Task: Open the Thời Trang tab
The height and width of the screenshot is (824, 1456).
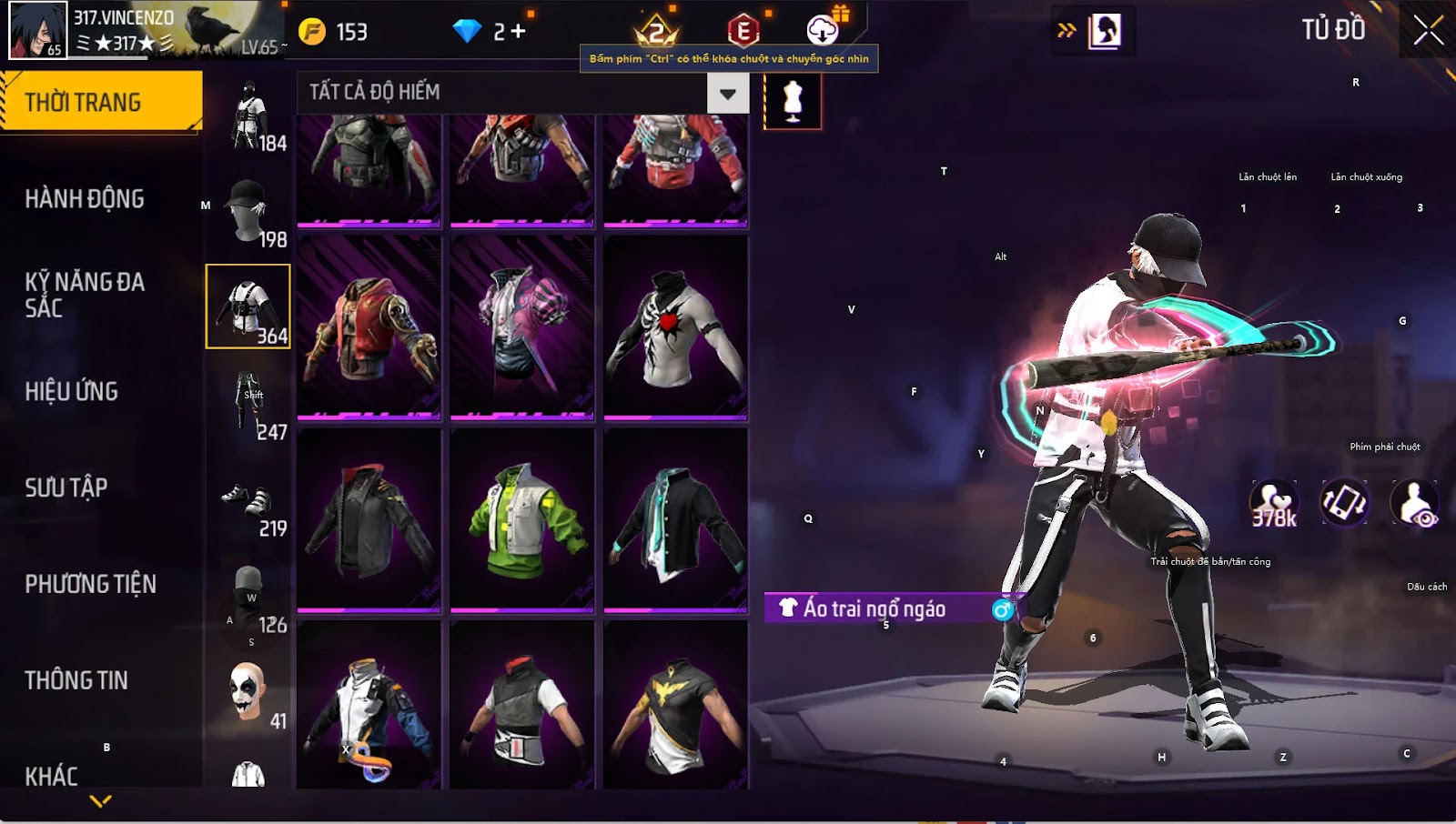Action: coord(101,102)
